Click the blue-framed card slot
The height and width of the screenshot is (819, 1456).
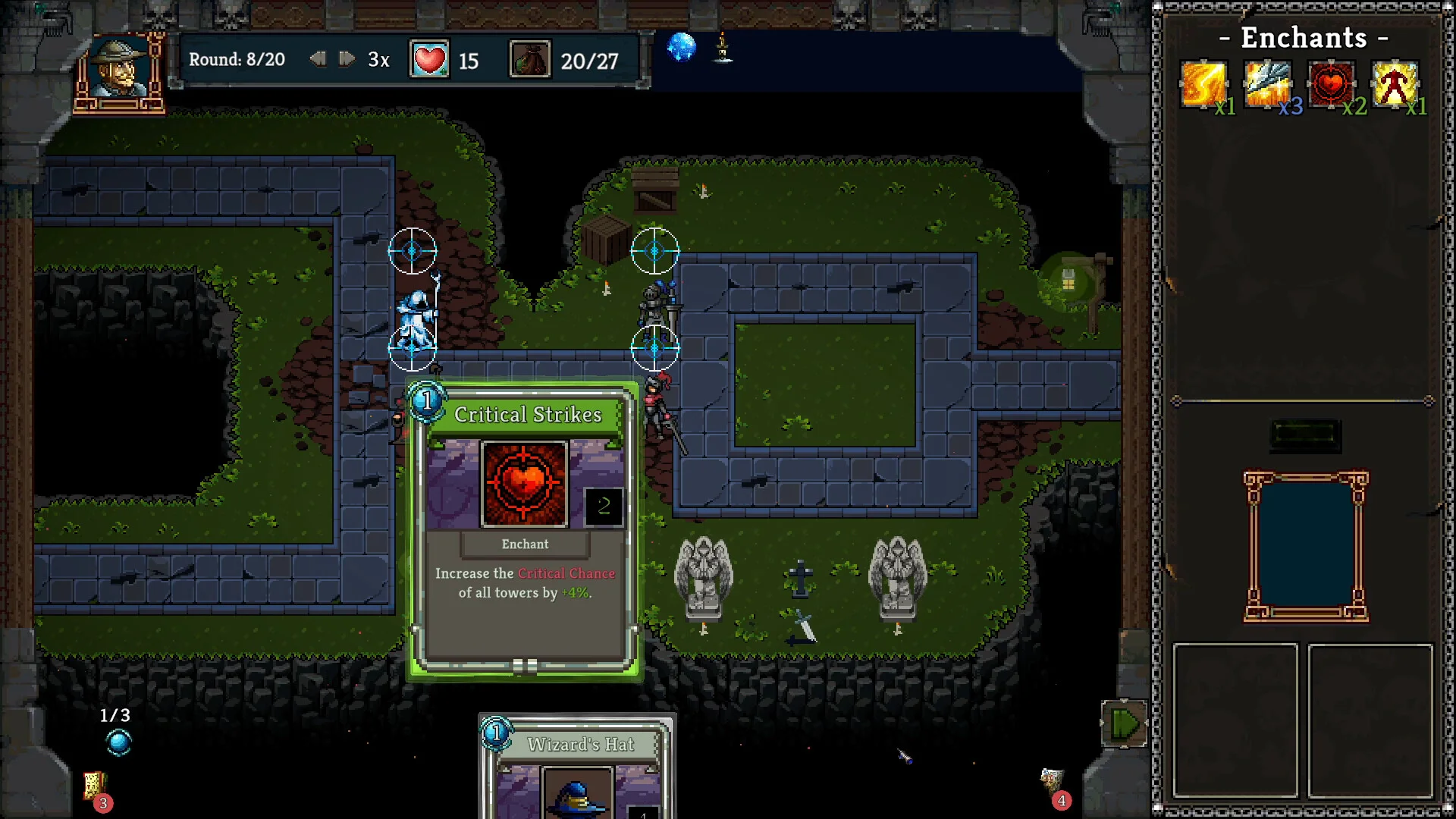[1305, 546]
